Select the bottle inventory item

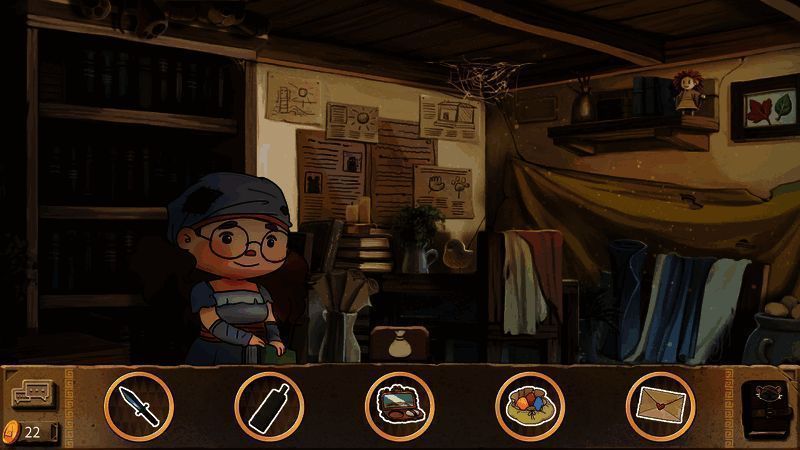point(269,406)
